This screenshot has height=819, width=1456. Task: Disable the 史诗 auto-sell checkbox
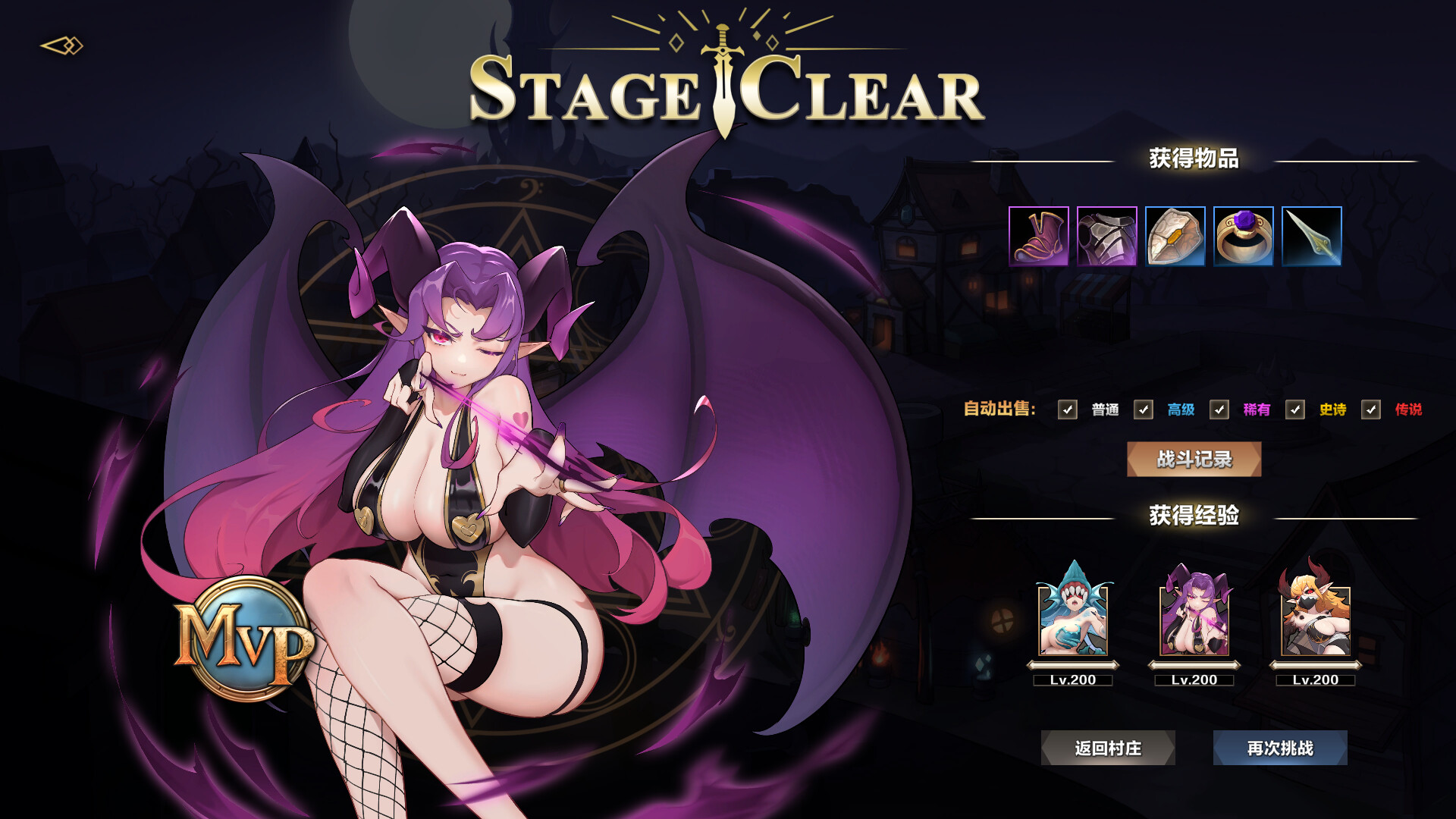click(x=1294, y=410)
